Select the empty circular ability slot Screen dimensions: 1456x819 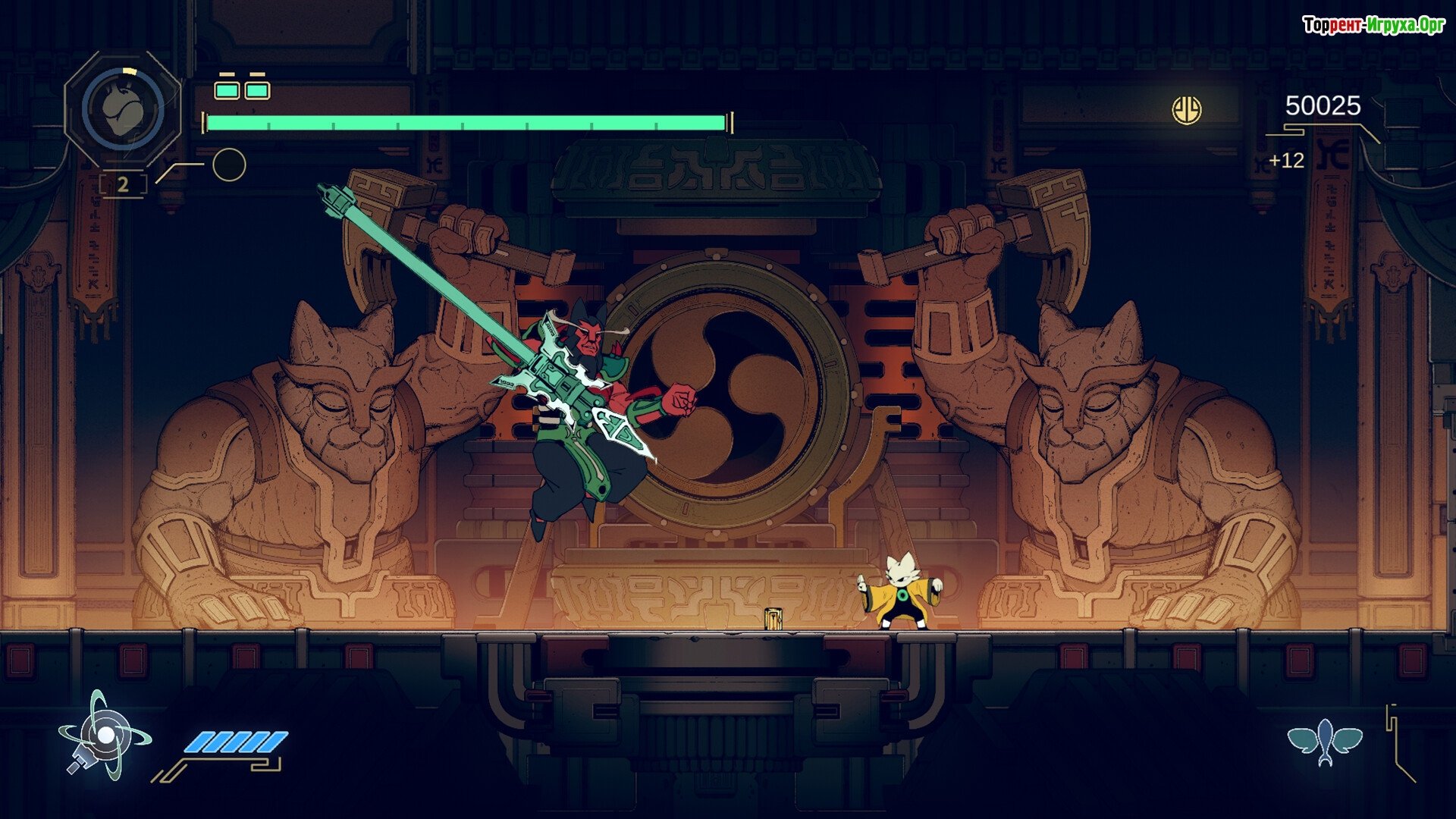(229, 165)
